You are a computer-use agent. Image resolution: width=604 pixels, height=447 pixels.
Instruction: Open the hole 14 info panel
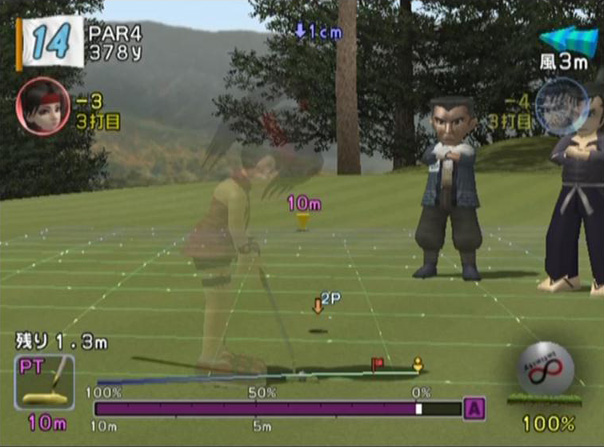[49, 44]
